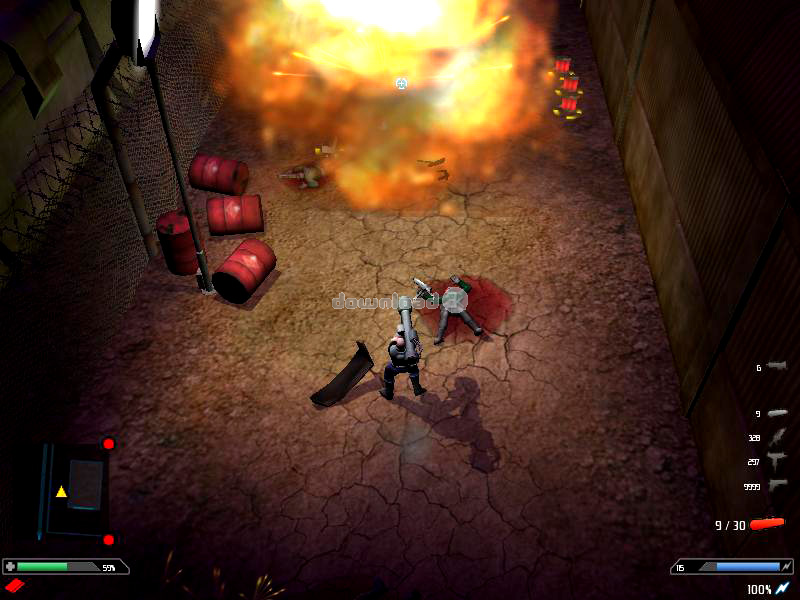This screenshot has width=800, height=600.
Task: Equip the pistol with 9999 ammo
Action: click(778, 485)
